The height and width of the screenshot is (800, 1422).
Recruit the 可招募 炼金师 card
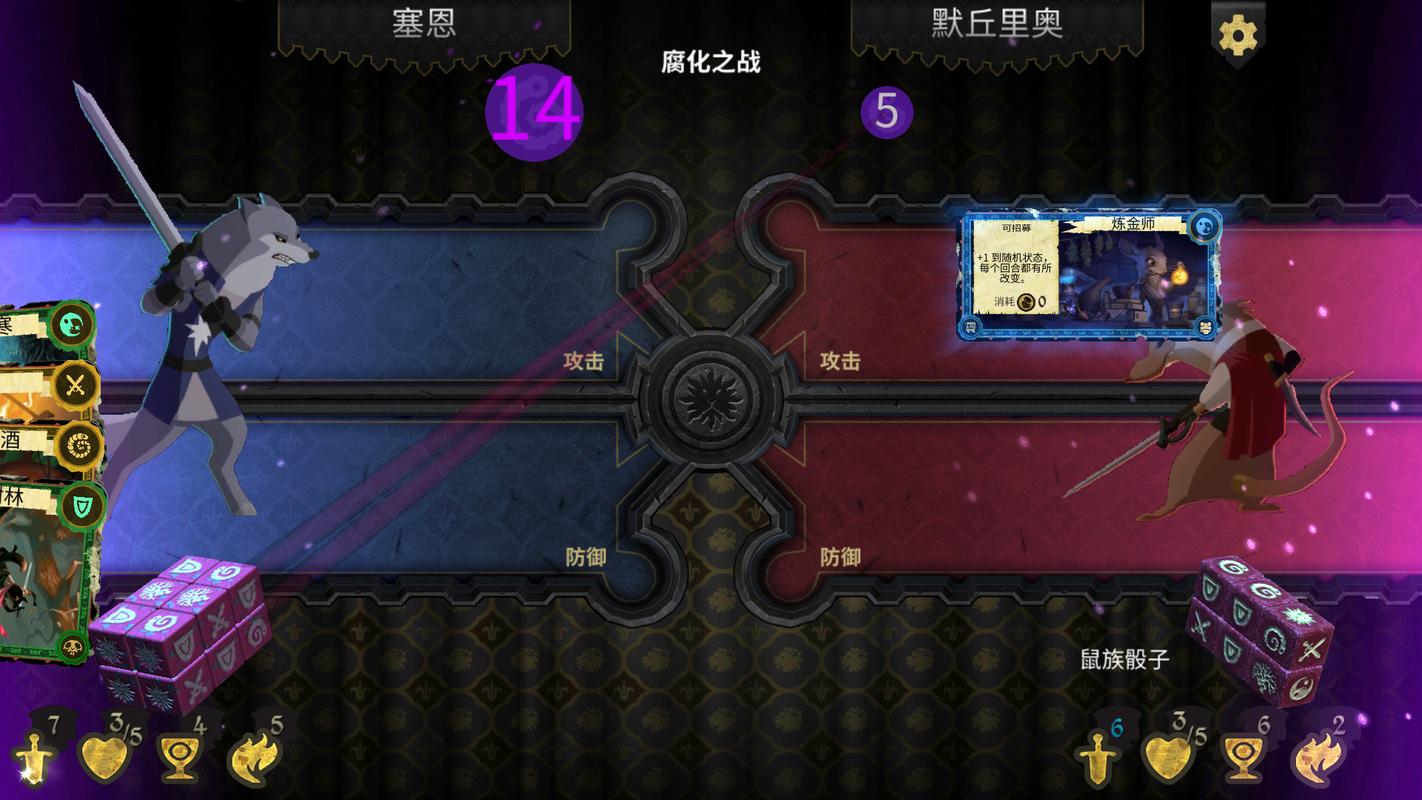[x=1088, y=277]
